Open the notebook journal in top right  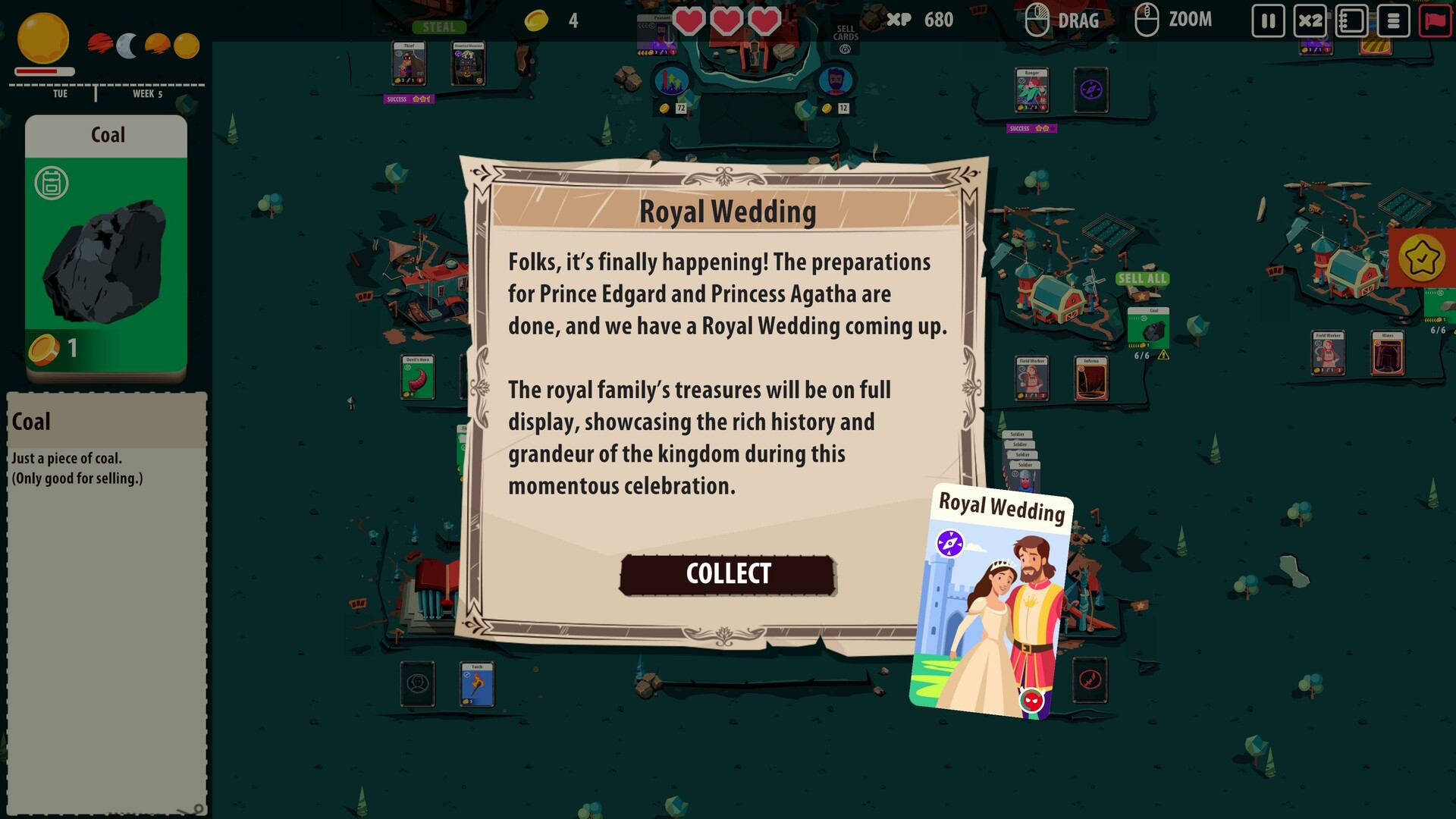1353,22
